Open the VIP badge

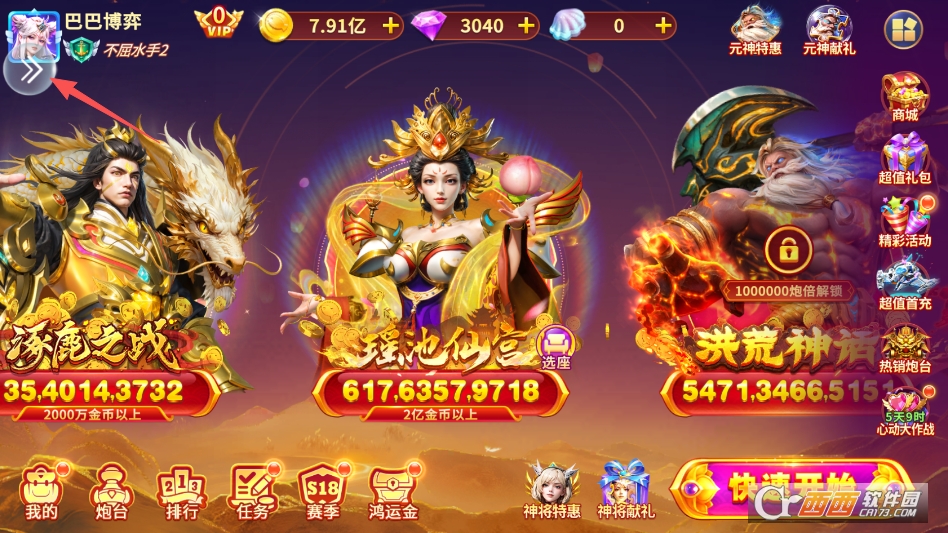tap(219, 22)
